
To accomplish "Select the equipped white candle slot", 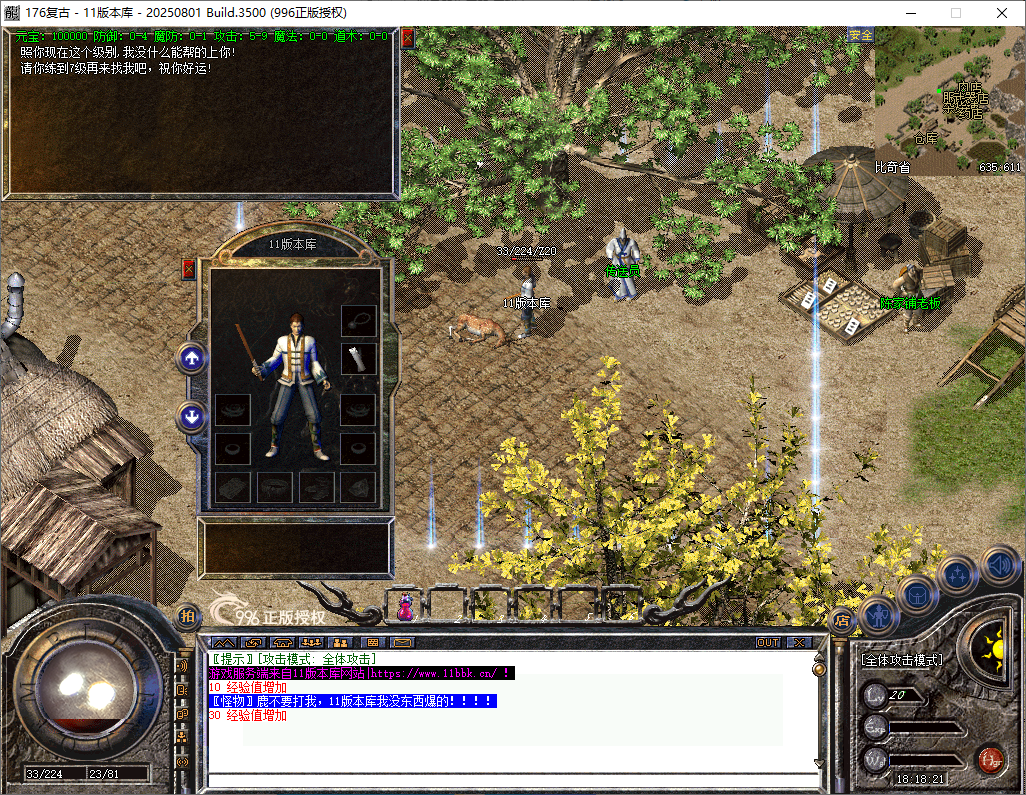I will [358, 358].
